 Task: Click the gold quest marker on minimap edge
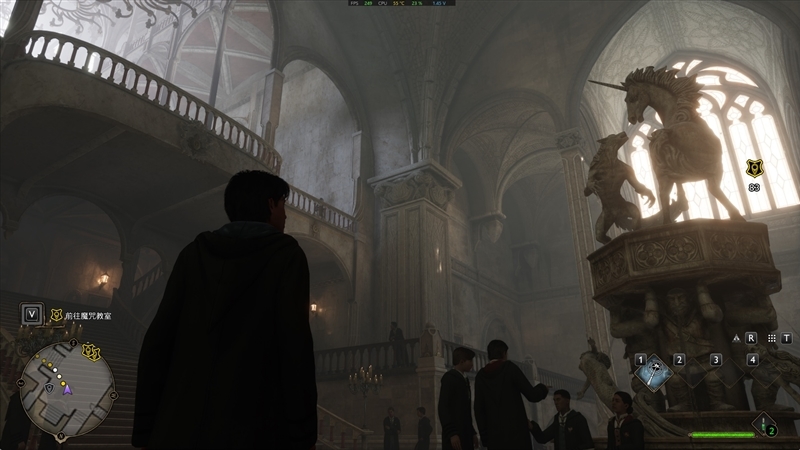tap(92, 351)
